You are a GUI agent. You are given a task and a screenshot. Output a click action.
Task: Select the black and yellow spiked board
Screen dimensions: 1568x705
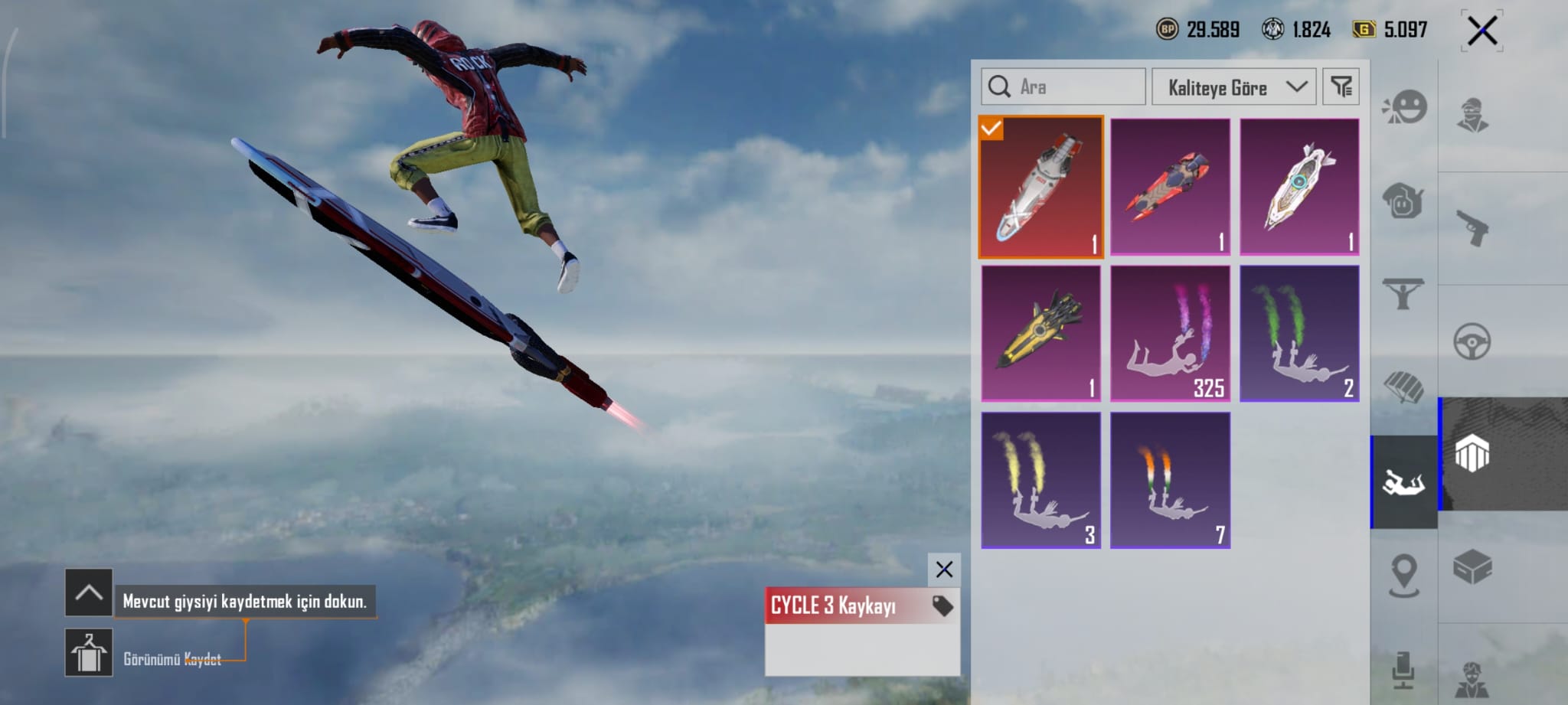(1040, 333)
